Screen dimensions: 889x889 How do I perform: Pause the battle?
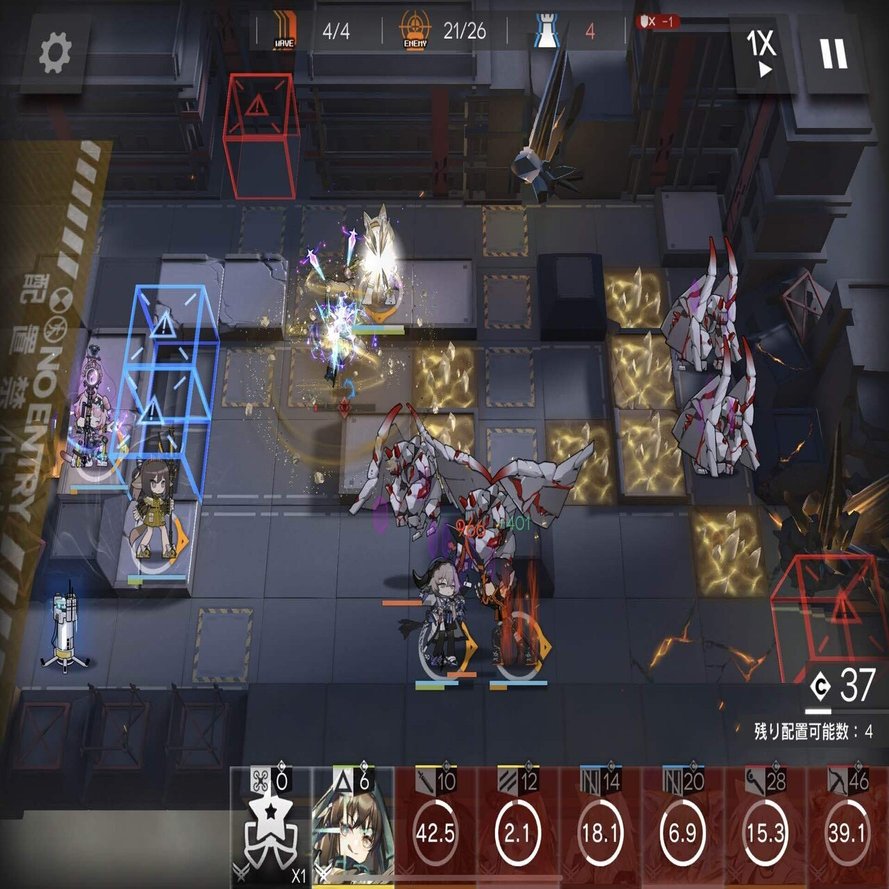[833, 53]
